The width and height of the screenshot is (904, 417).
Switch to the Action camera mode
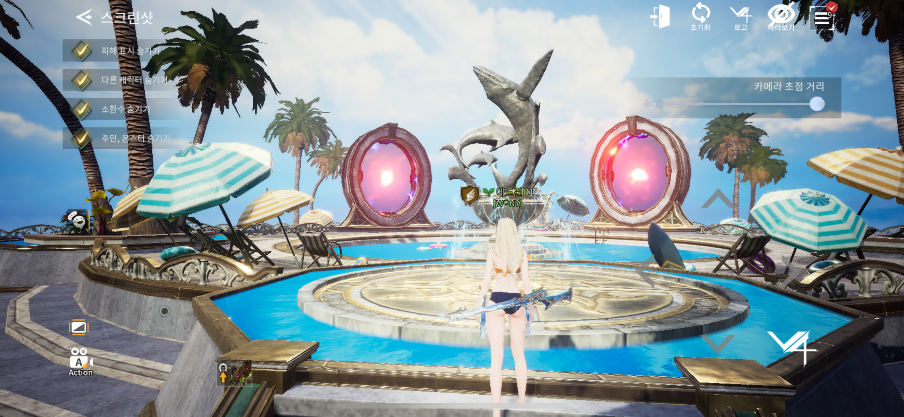coord(80,361)
